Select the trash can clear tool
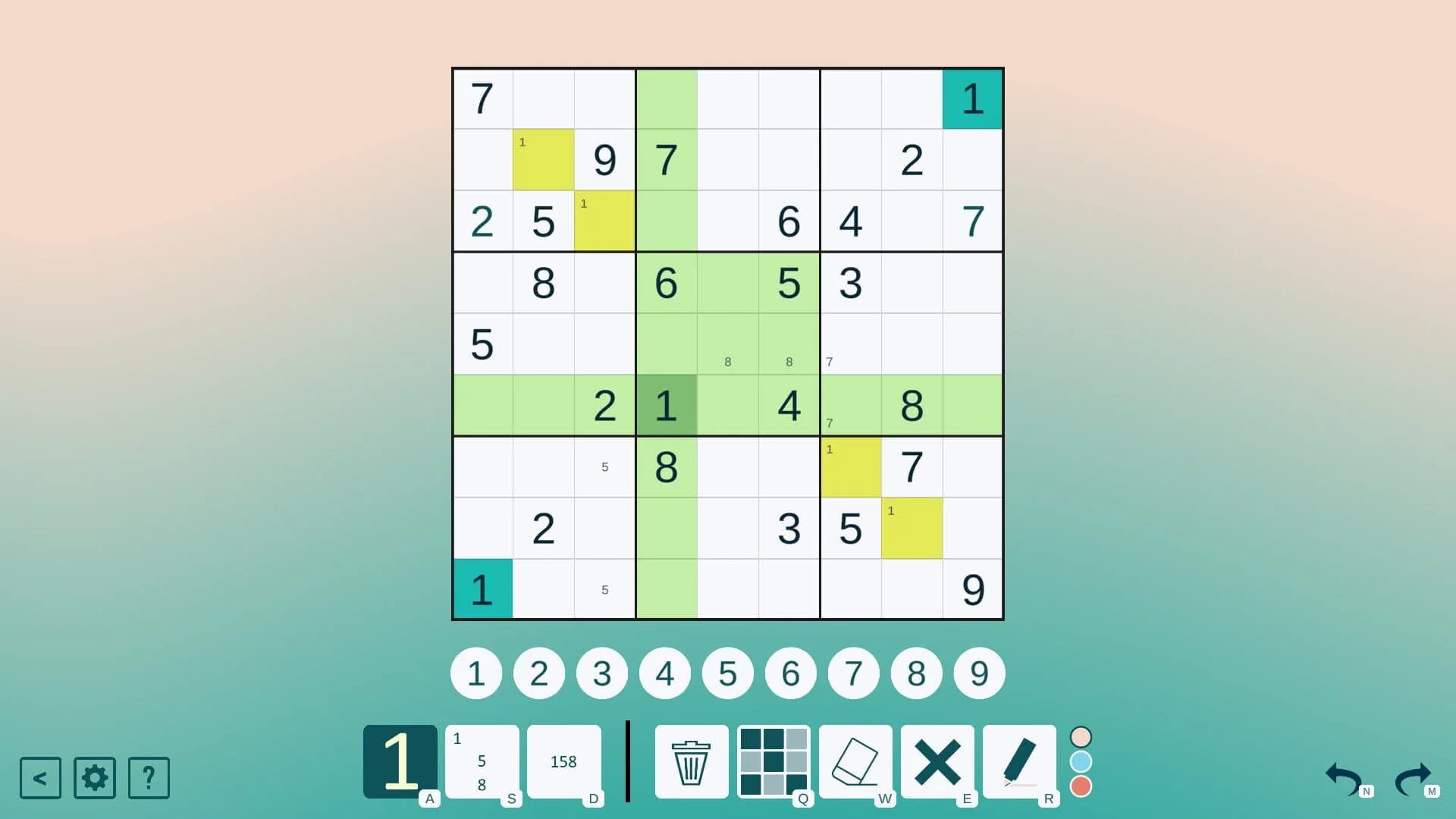This screenshot has height=819, width=1456. point(691,762)
